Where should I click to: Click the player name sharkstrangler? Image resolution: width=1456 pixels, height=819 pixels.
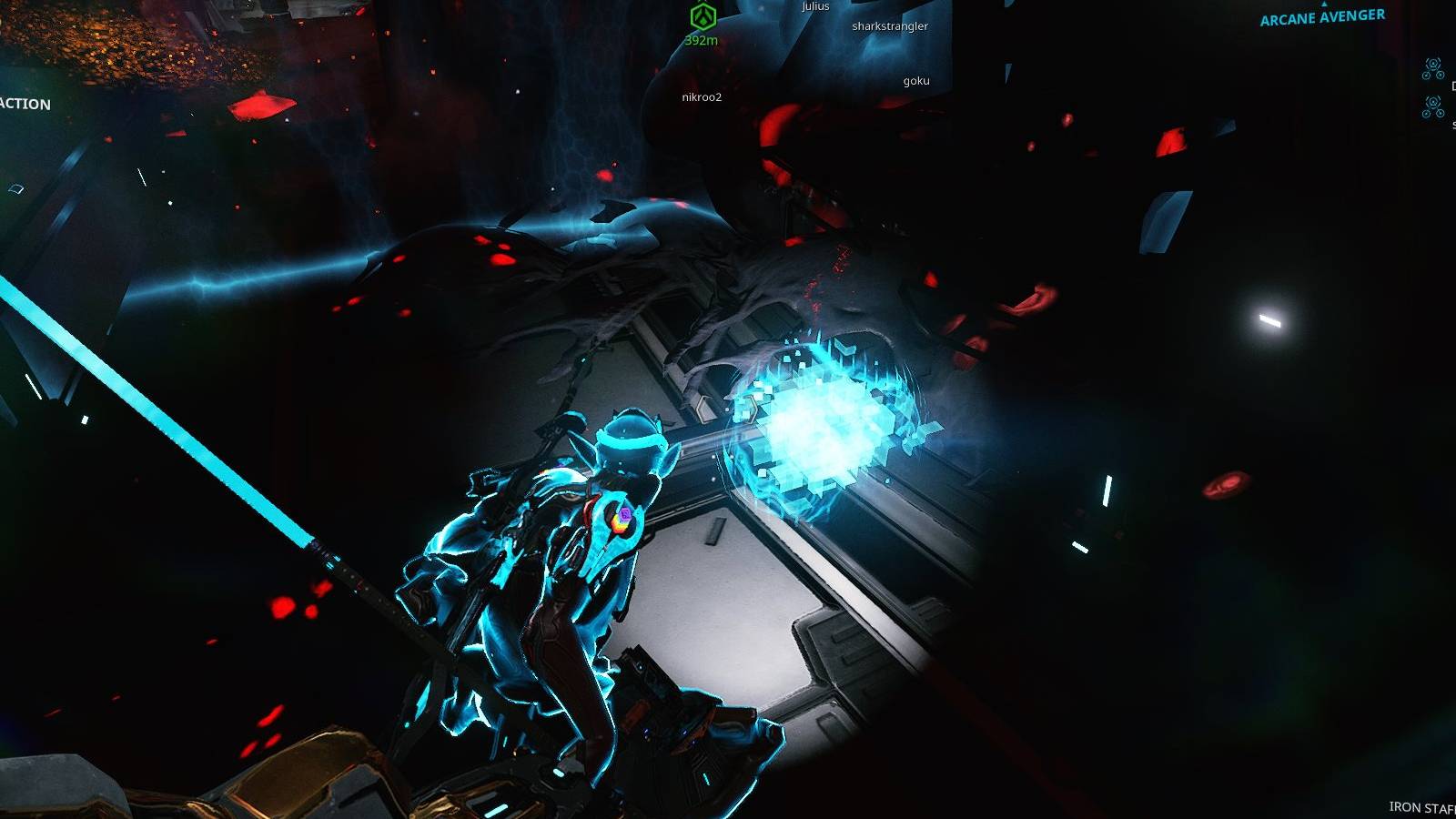click(890, 26)
